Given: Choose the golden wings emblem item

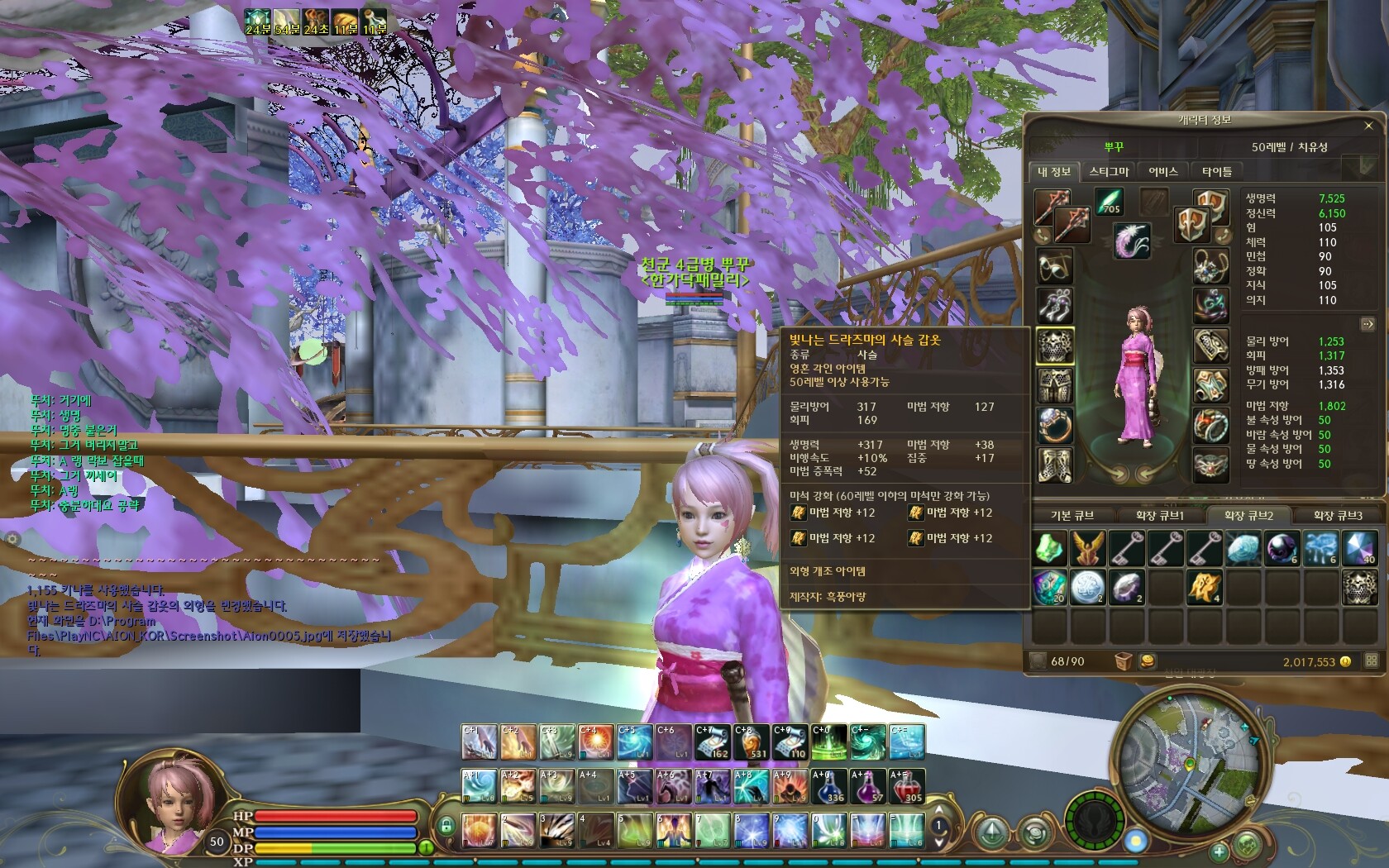Looking at the screenshot, I should (1088, 548).
